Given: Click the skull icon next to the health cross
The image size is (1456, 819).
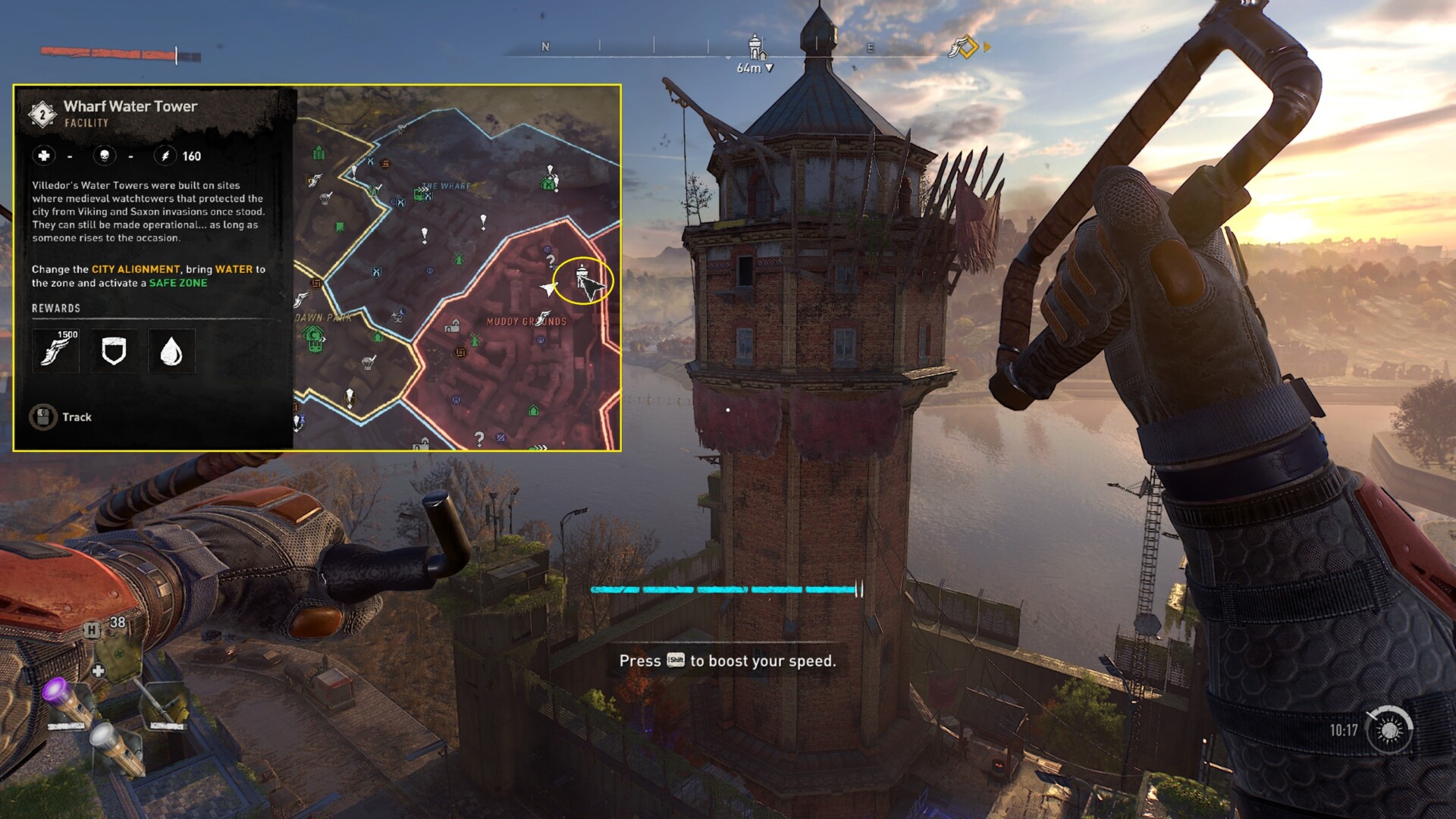Looking at the screenshot, I should [105, 156].
